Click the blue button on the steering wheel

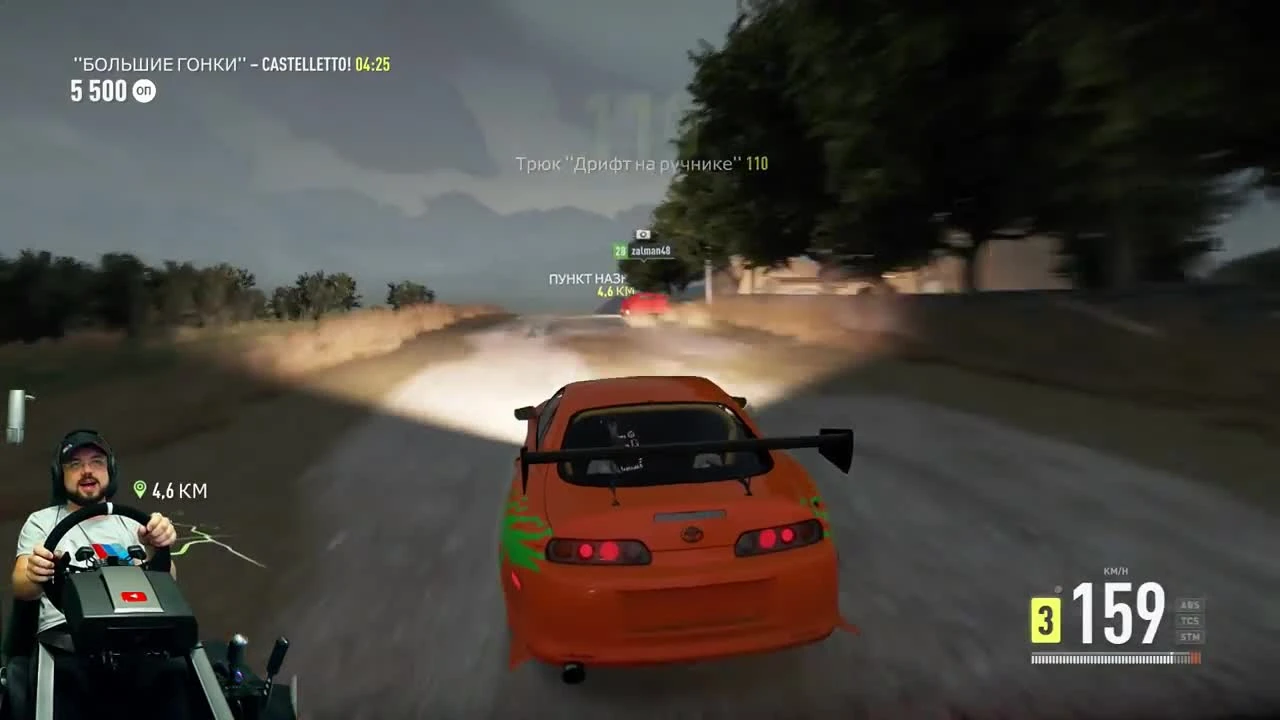pyautogui.click(x=115, y=551)
